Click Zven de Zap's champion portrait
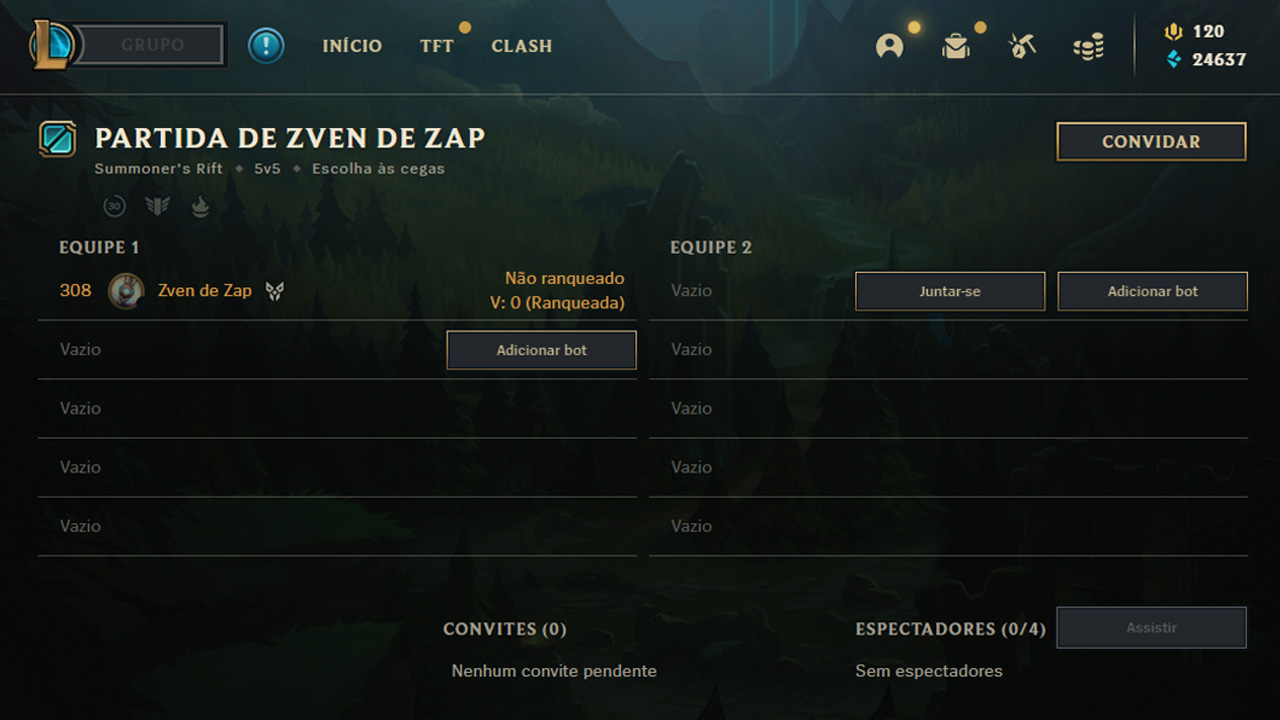This screenshot has height=720, width=1280. coord(126,290)
